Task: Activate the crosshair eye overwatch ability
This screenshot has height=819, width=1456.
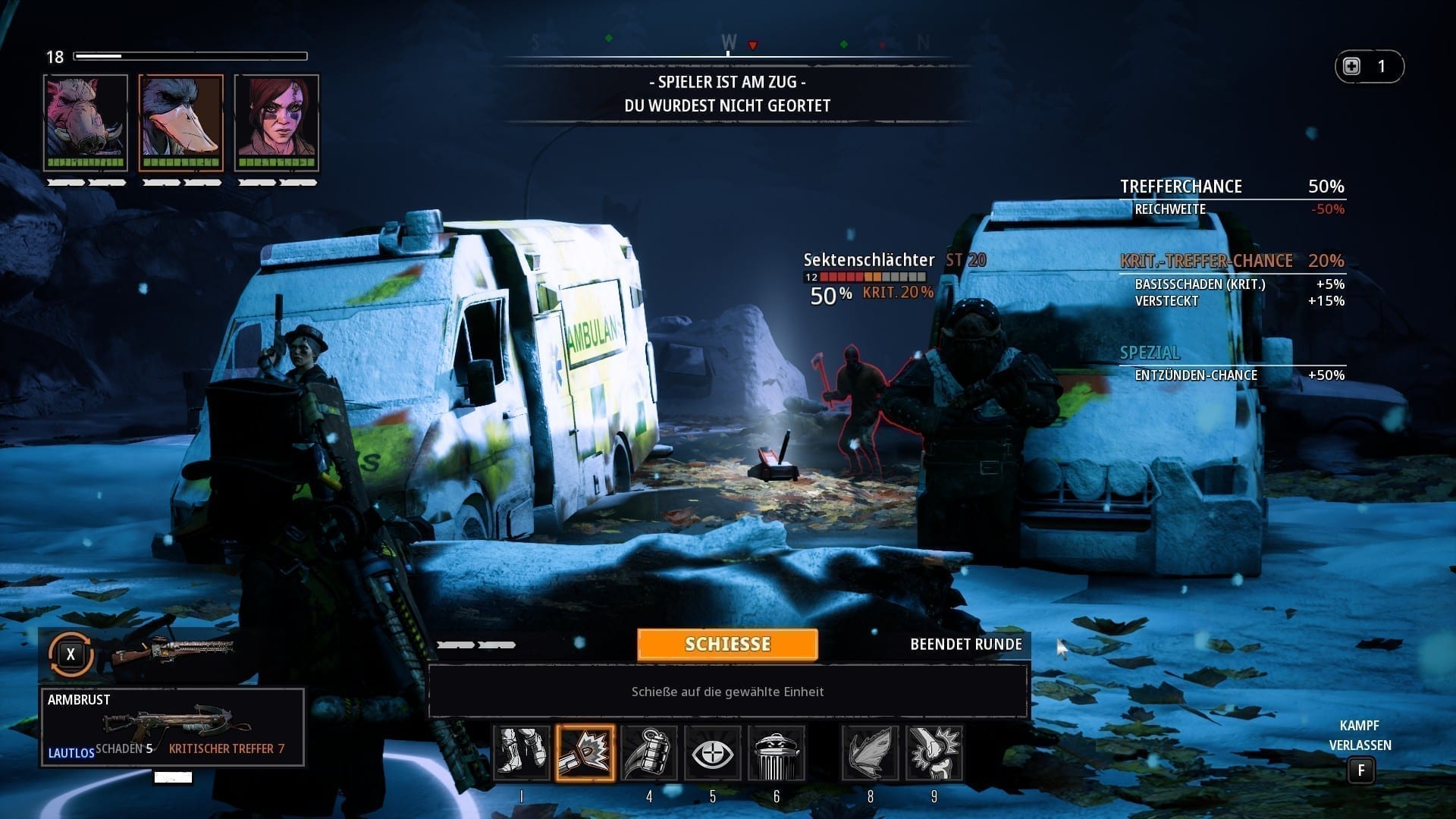Action: click(x=712, y=753)
